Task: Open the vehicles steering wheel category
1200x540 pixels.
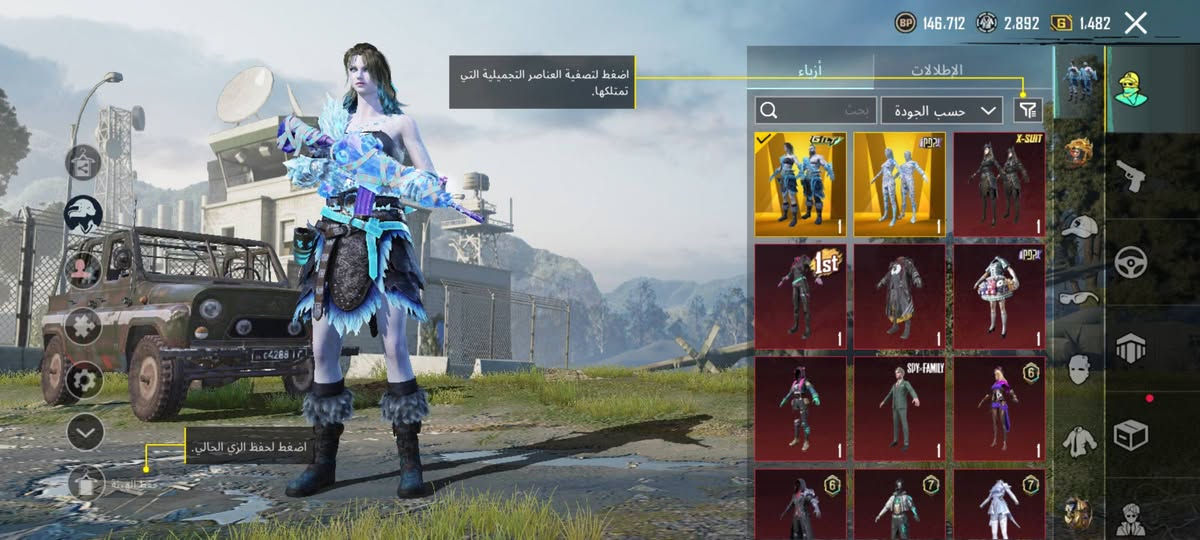Action: pos(1131,263)
